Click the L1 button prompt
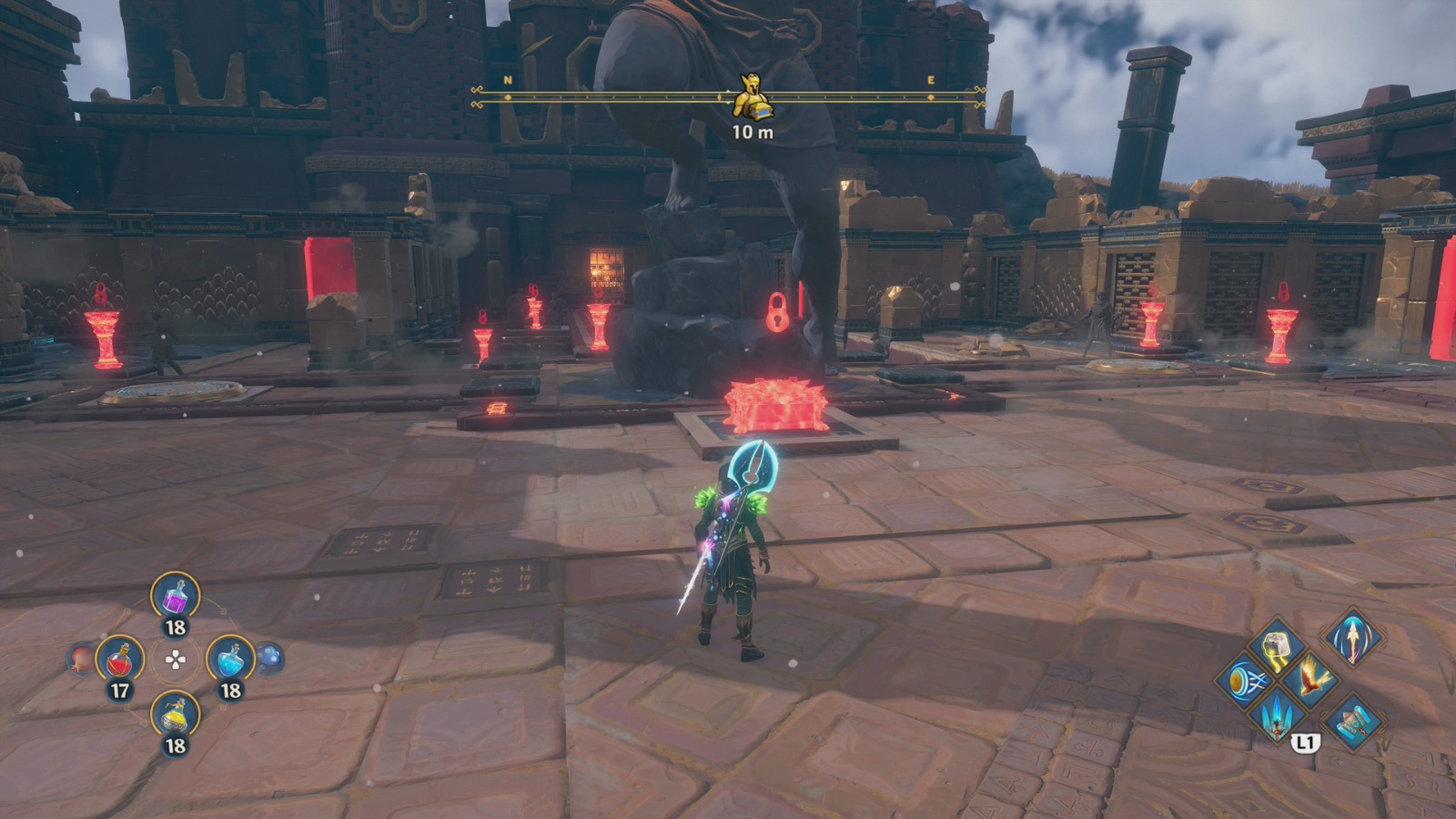1456x819 pixels. tap(1305, 743)
